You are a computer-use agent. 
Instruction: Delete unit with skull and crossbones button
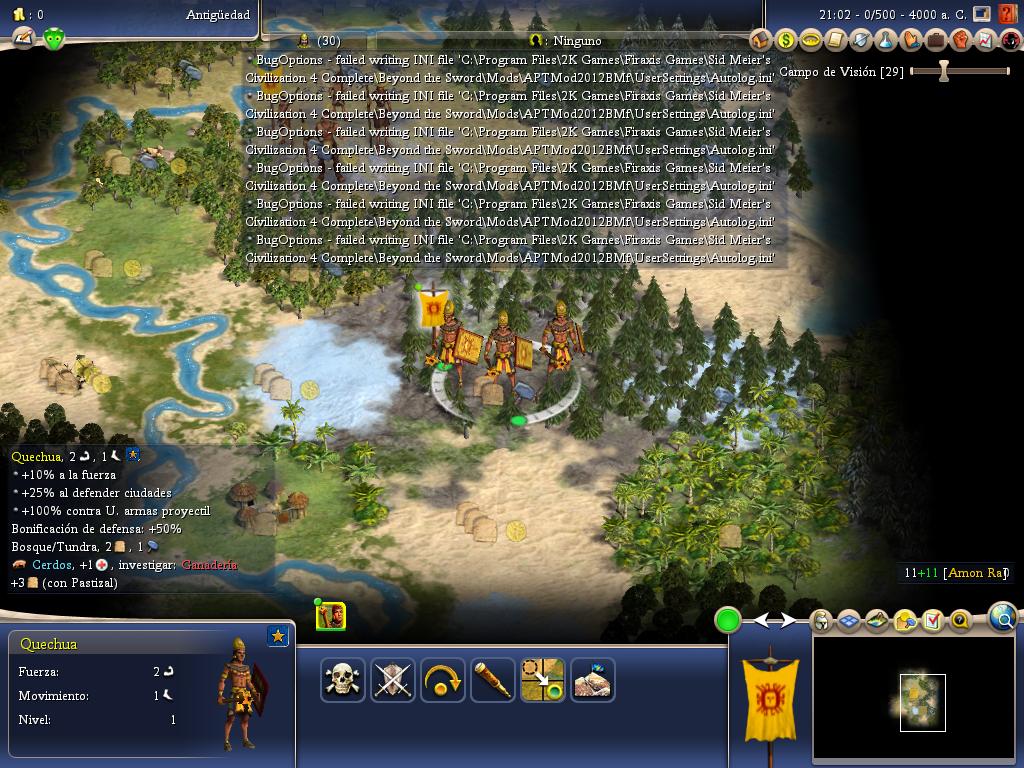[343, 680]
